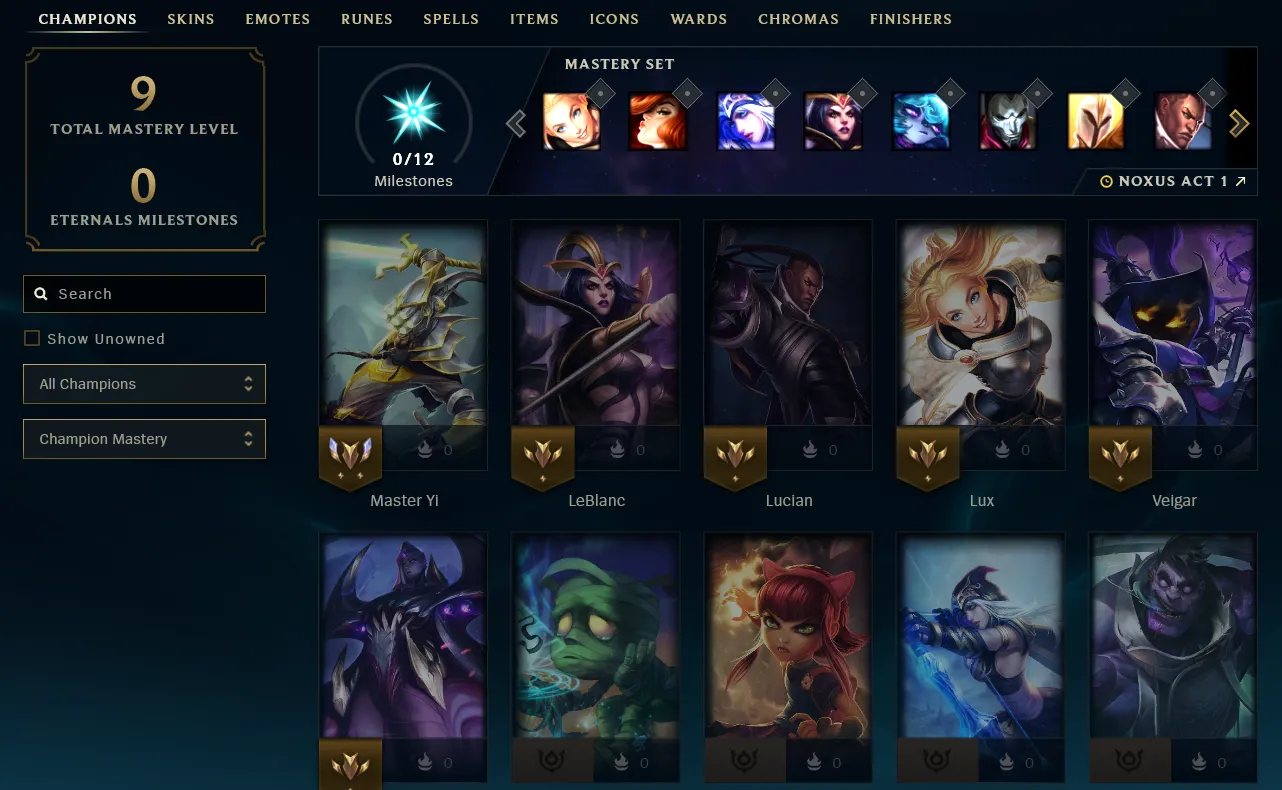Open the WARDS tab
Image resolution: width=1282 pixels, height=790 pixels.
point(698,18)
